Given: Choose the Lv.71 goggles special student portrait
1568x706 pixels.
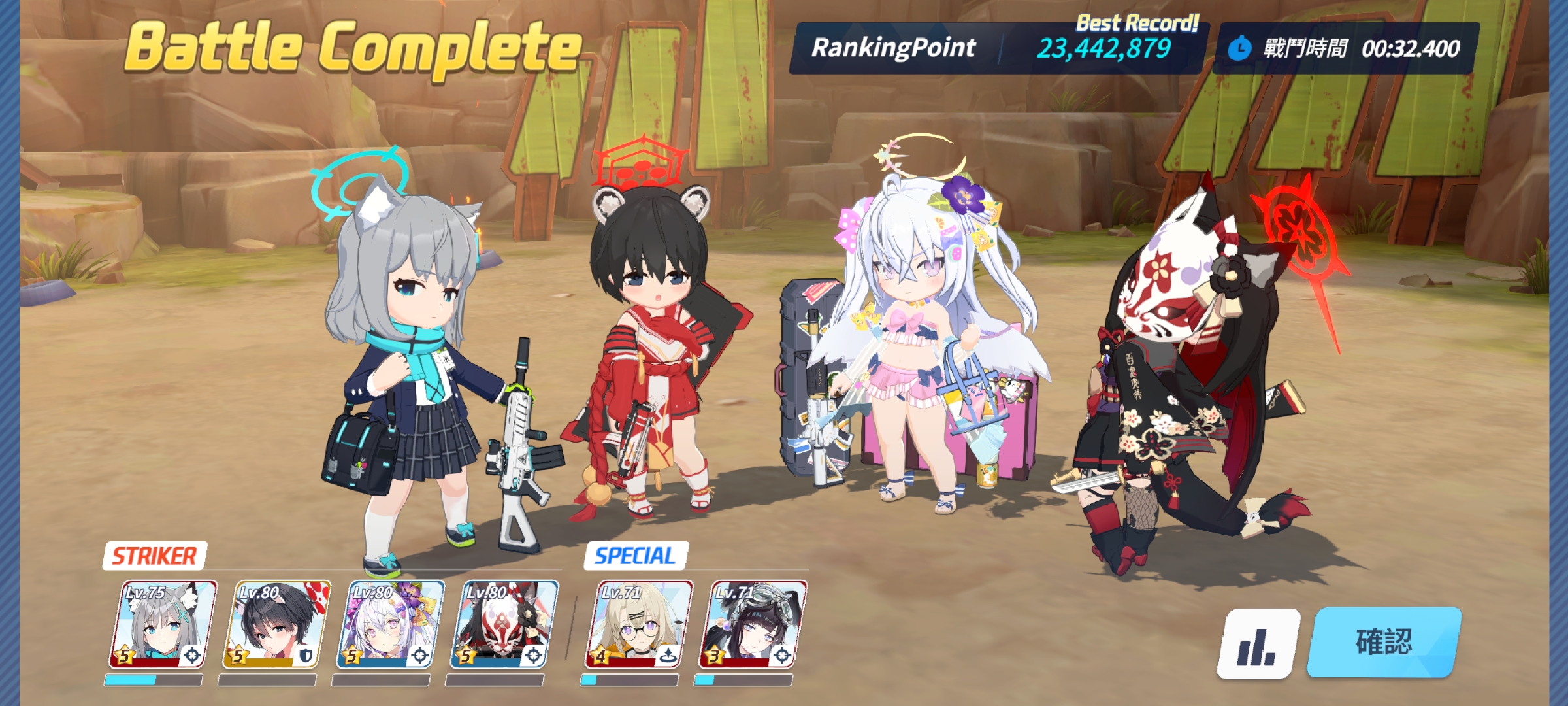Looking at the screenshot, I should pyautogui.click(x=753, y=624).
